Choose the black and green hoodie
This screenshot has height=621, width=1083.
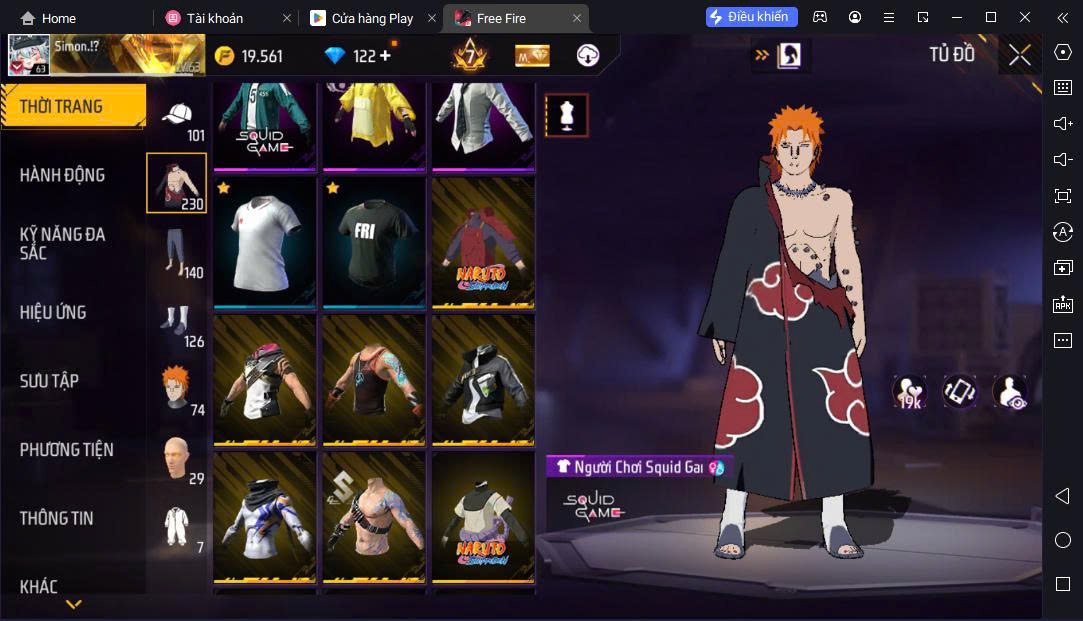[483, 380]
